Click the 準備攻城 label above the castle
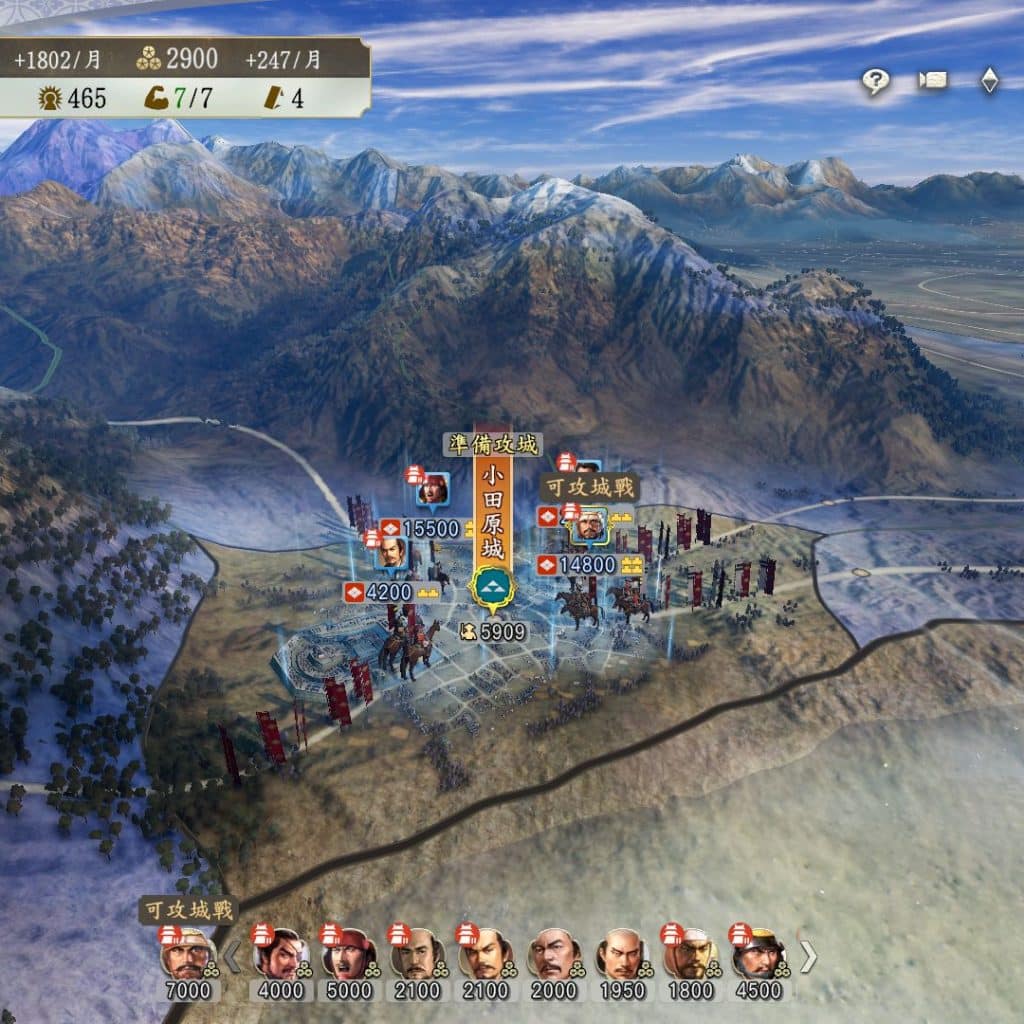 coord(491,445)
